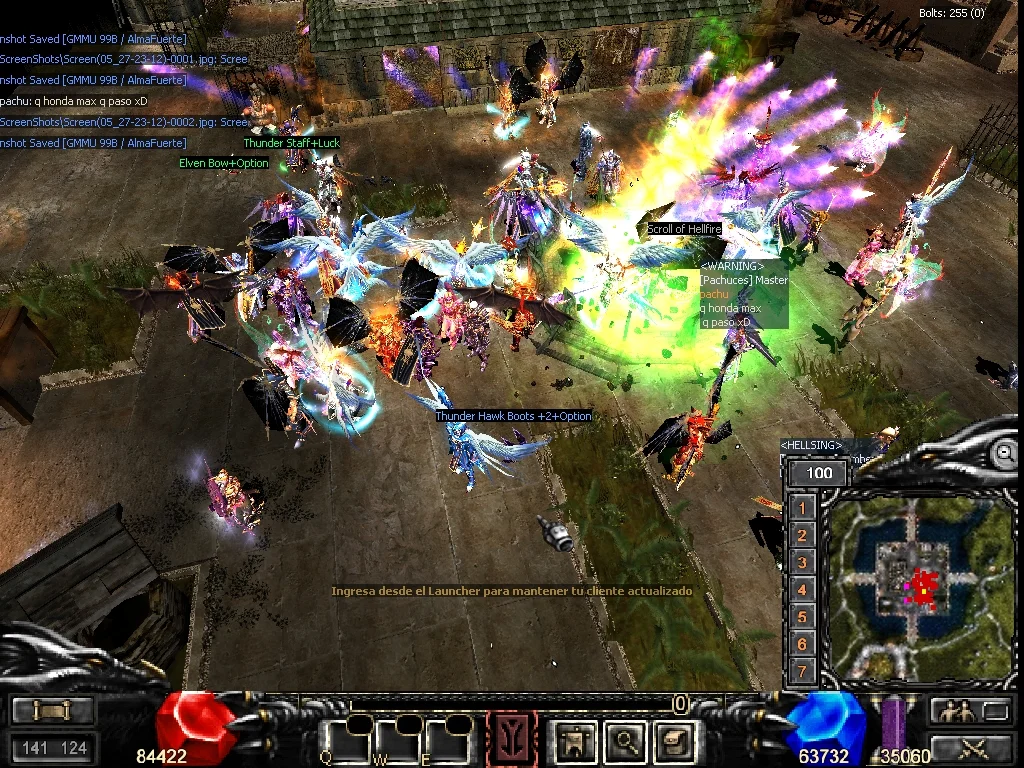Activate minimap button number 6
The height and width of the screenshot is (768, 1024).
pos(801,644)
